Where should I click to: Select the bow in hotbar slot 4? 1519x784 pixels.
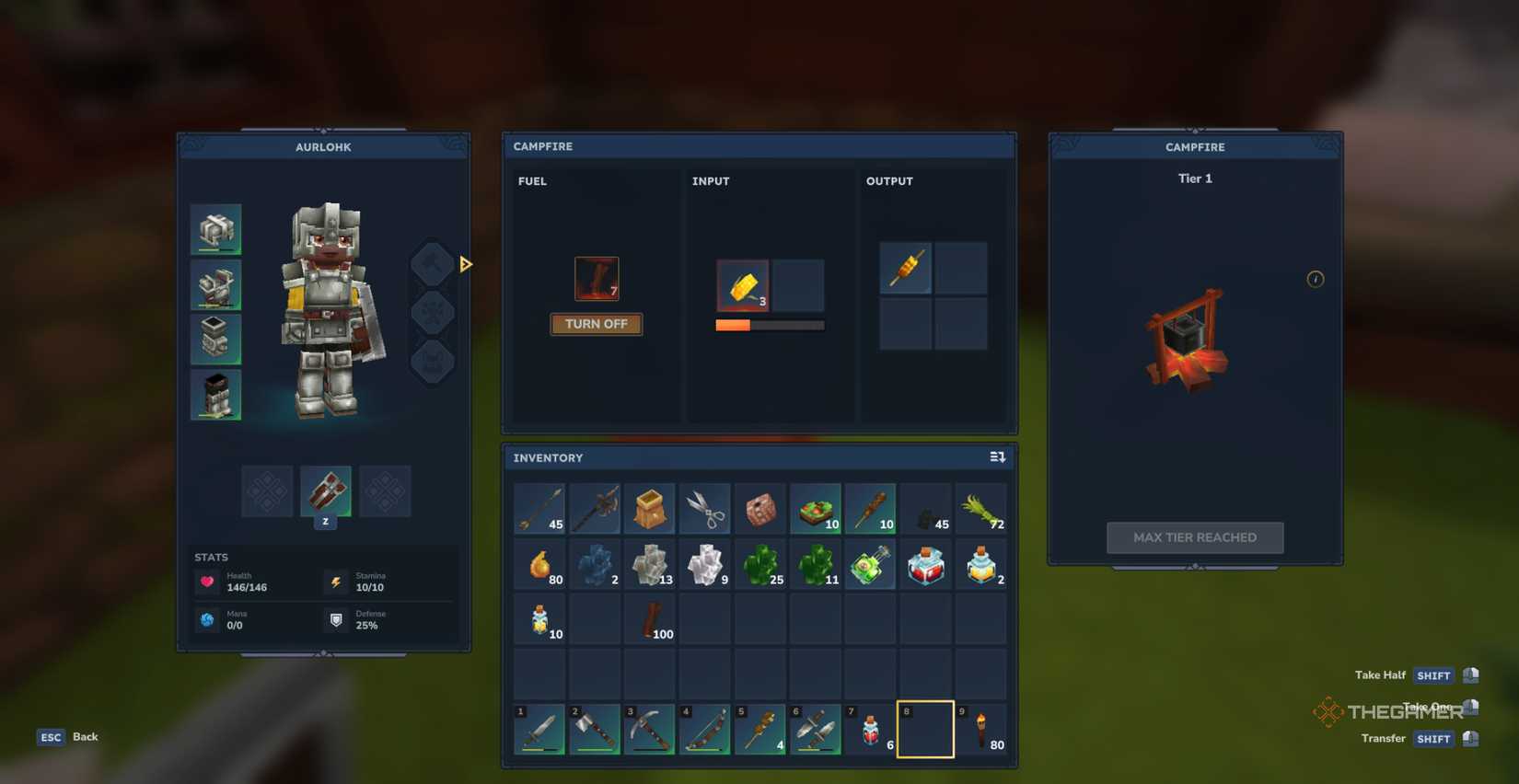coord(705,729)
